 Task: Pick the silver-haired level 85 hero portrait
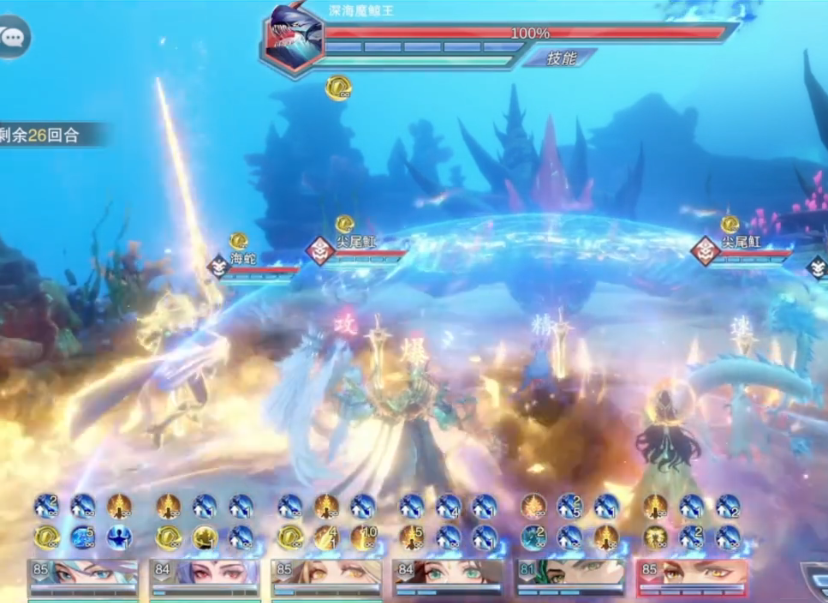pyautogui.click(x=83, y=575)
